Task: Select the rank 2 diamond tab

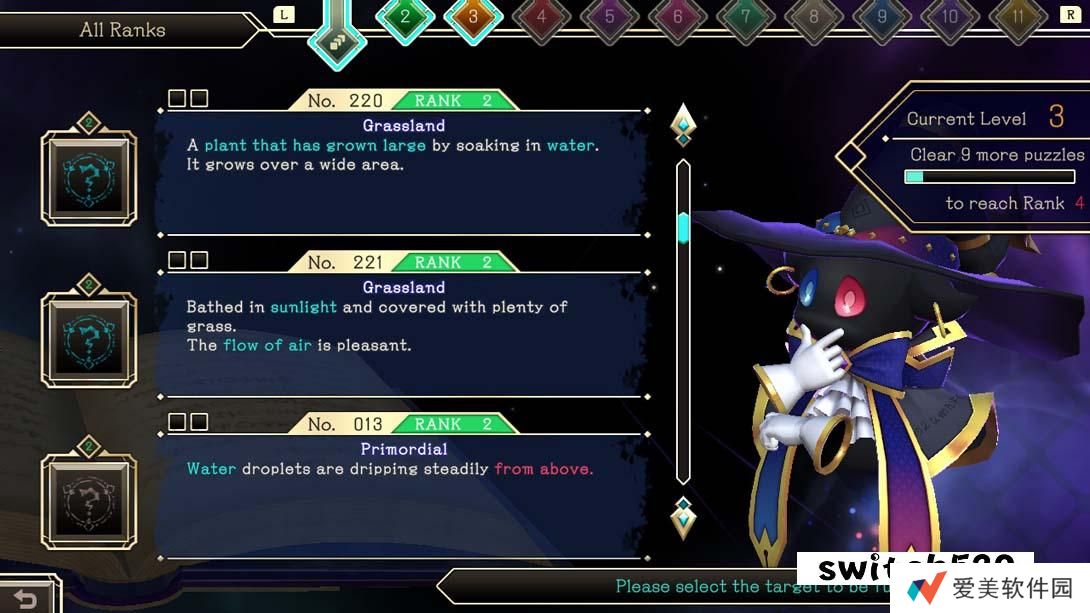Action: tap(404, 16)
